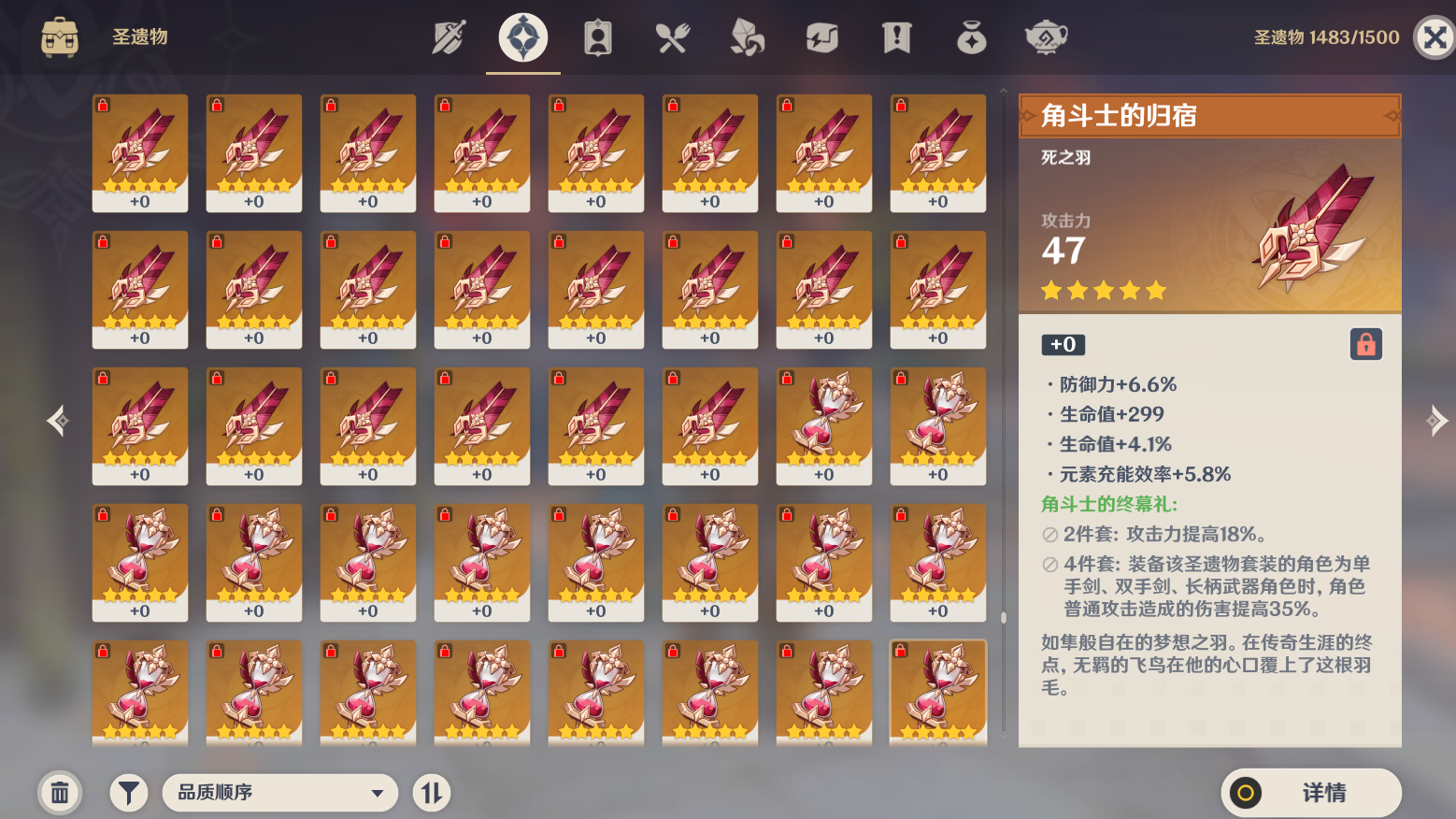Click the previous page arrow on left

click(58, 421)
